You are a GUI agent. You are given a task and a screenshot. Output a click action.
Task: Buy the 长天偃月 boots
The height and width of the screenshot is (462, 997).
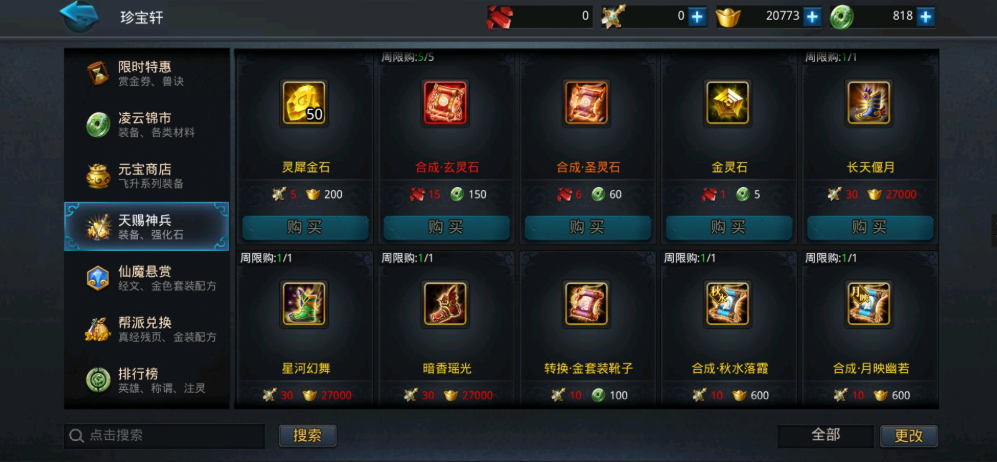click(870, 227)
